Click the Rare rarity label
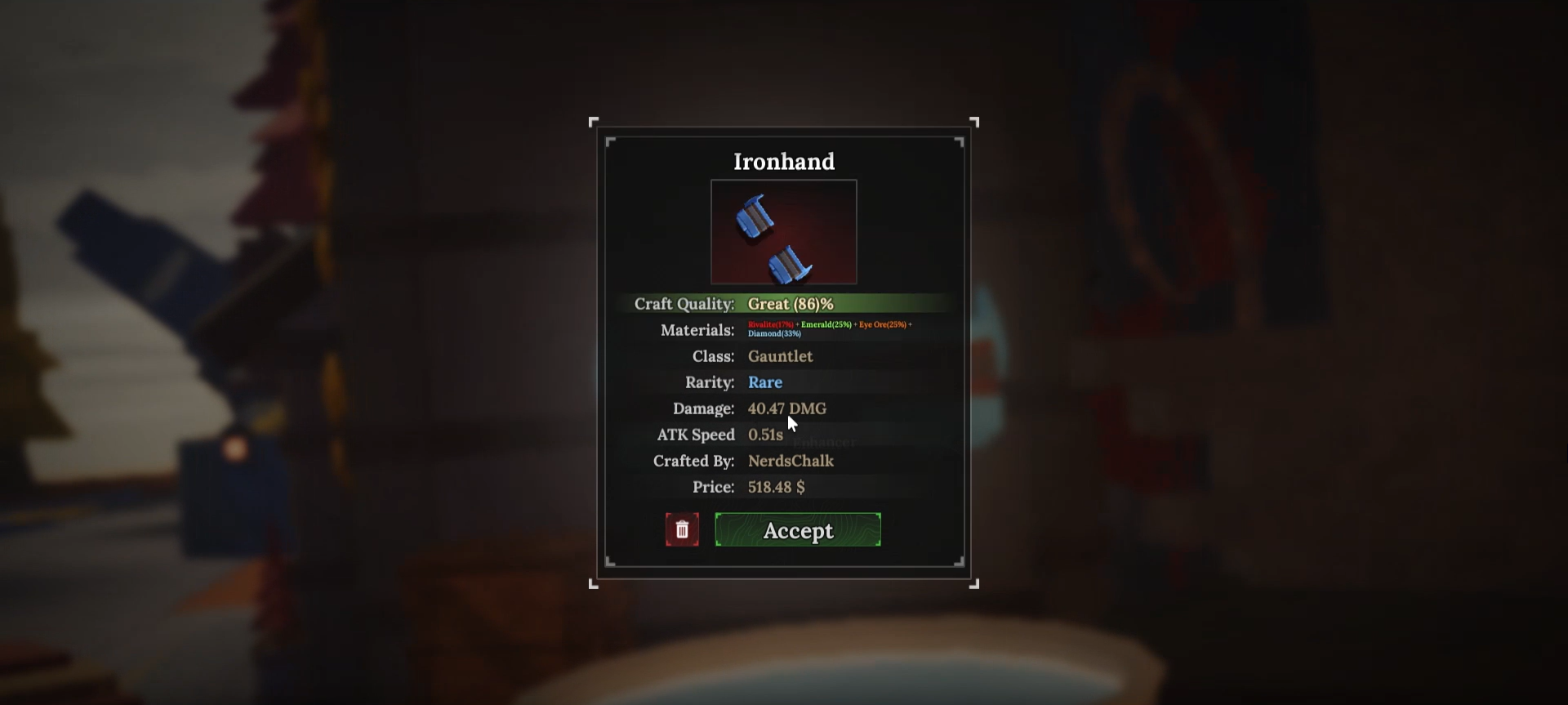The height and width of the screenshot is (705, 1568). tap(764, 382)
